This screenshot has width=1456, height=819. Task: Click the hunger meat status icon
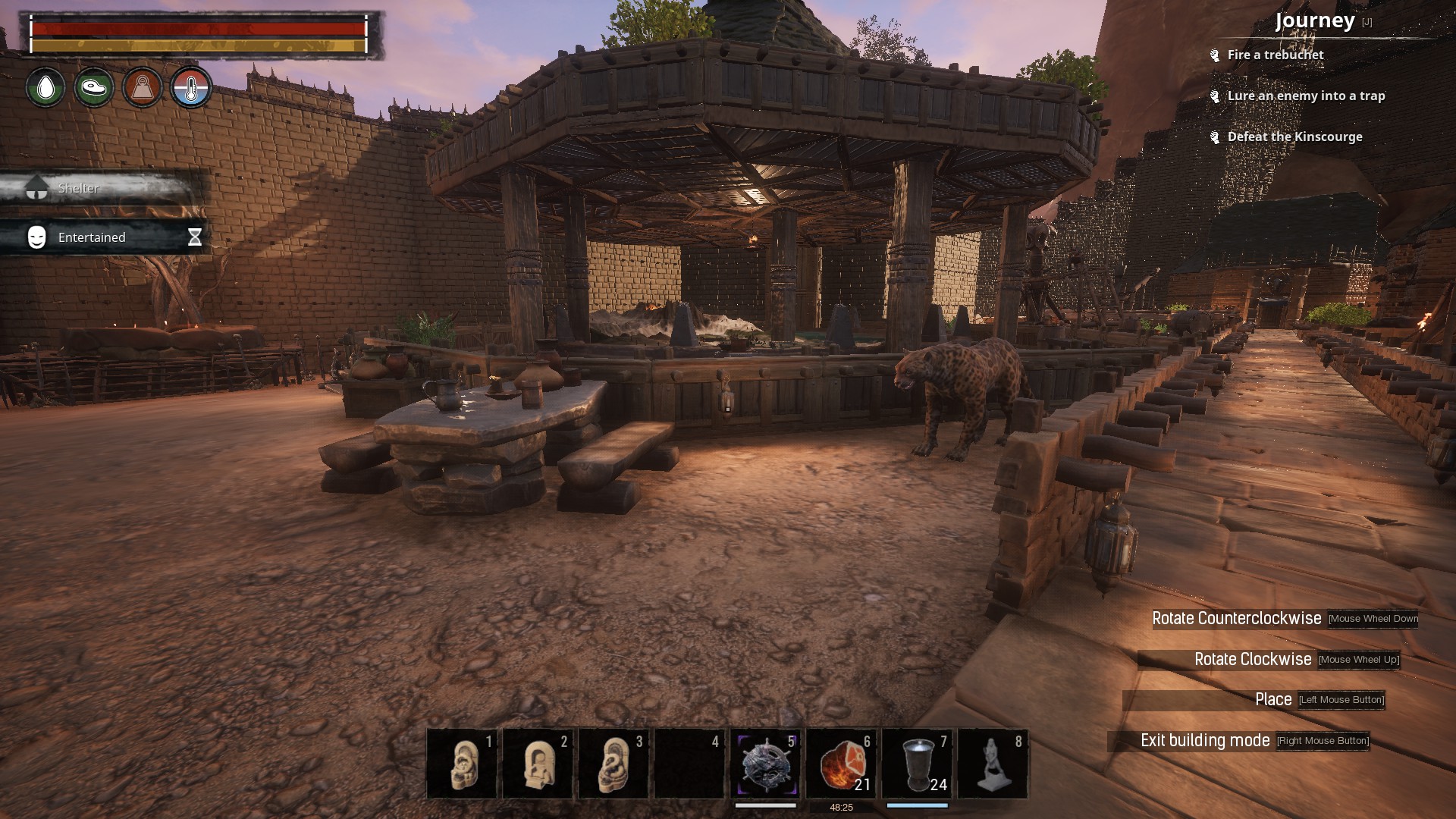(94, 88)
